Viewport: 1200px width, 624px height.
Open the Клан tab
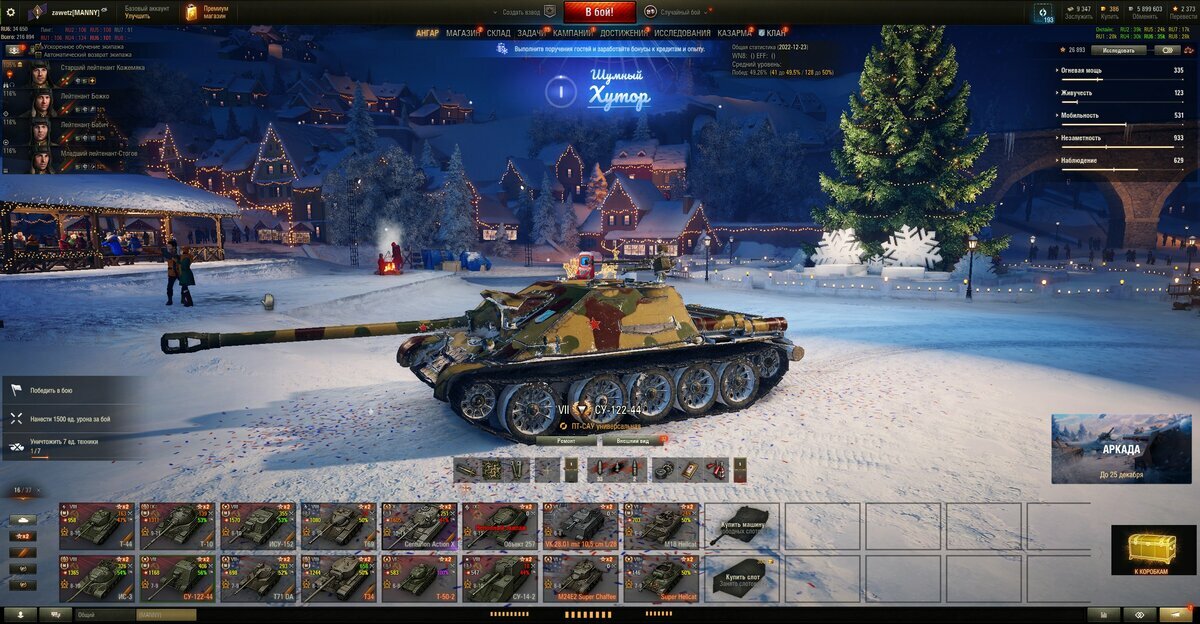pos(773,33)
